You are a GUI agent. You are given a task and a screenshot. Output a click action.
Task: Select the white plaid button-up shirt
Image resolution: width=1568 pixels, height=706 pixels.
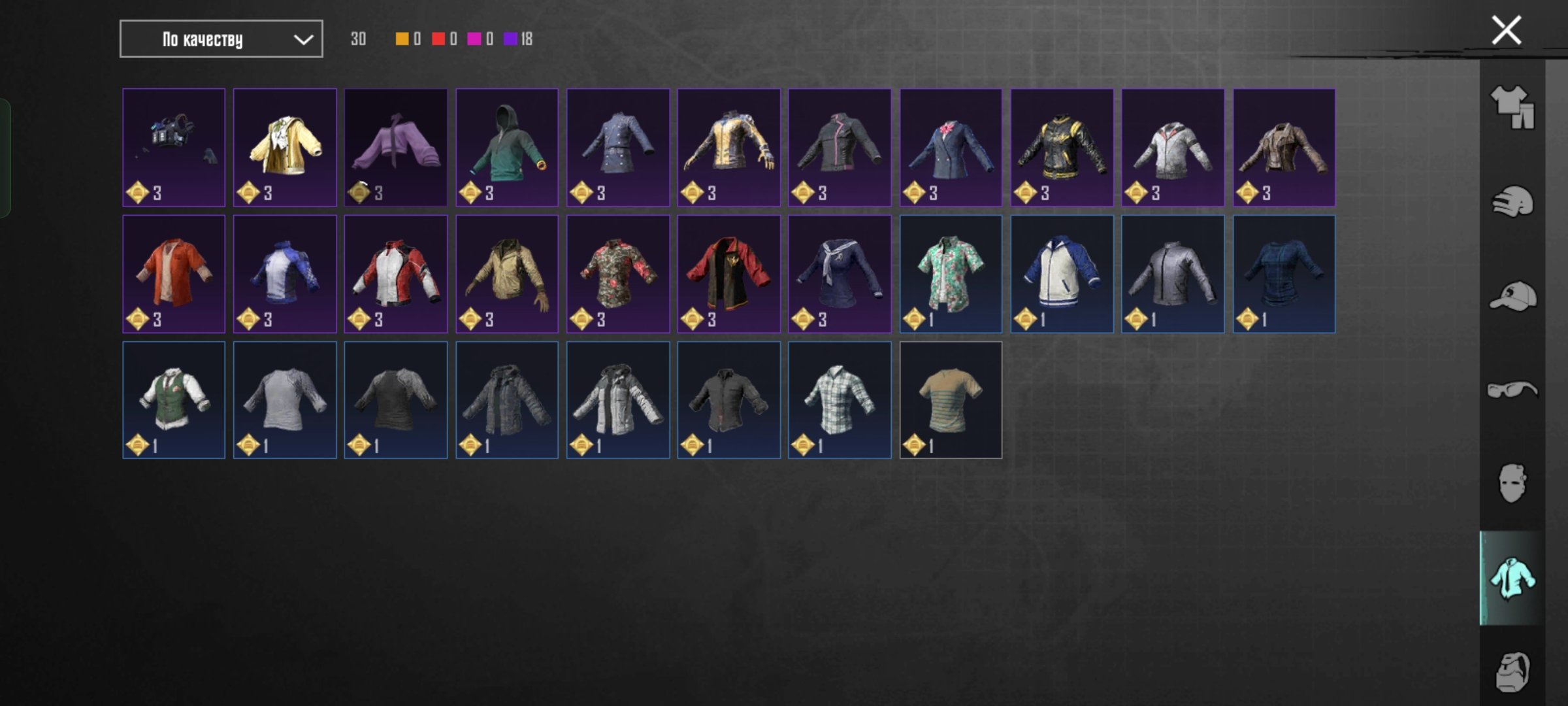click(840, 399)
